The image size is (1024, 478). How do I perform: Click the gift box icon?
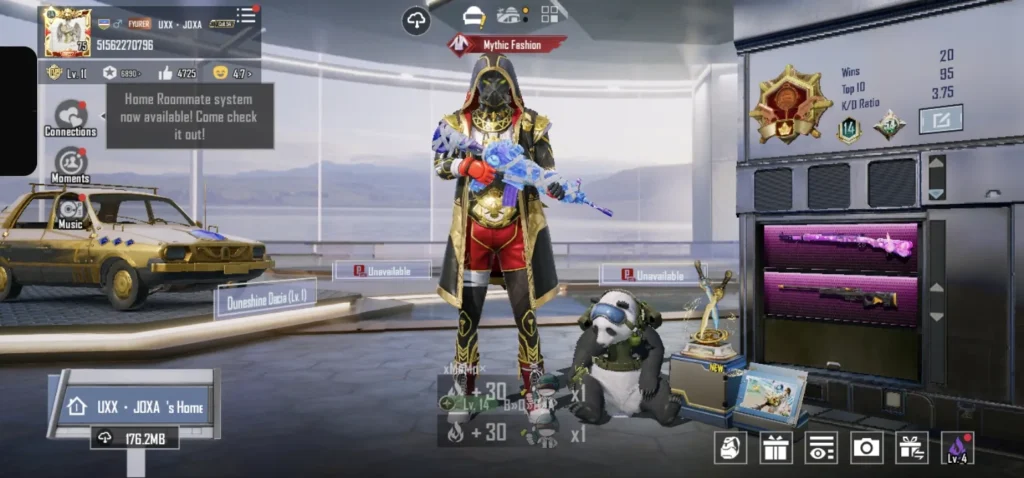coord(775,447)
